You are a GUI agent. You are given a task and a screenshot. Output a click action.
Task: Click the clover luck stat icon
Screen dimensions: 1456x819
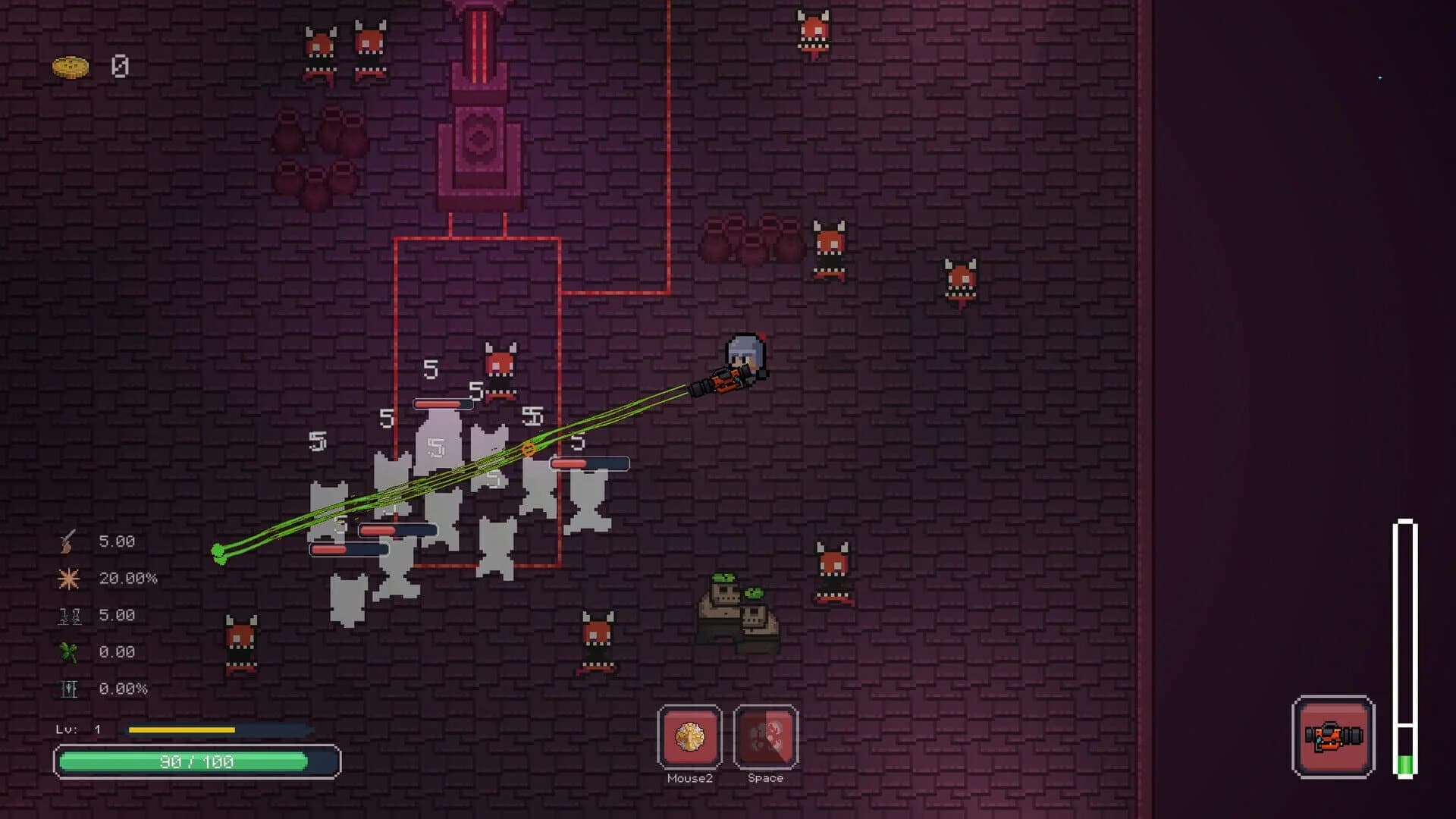[68, 651]
